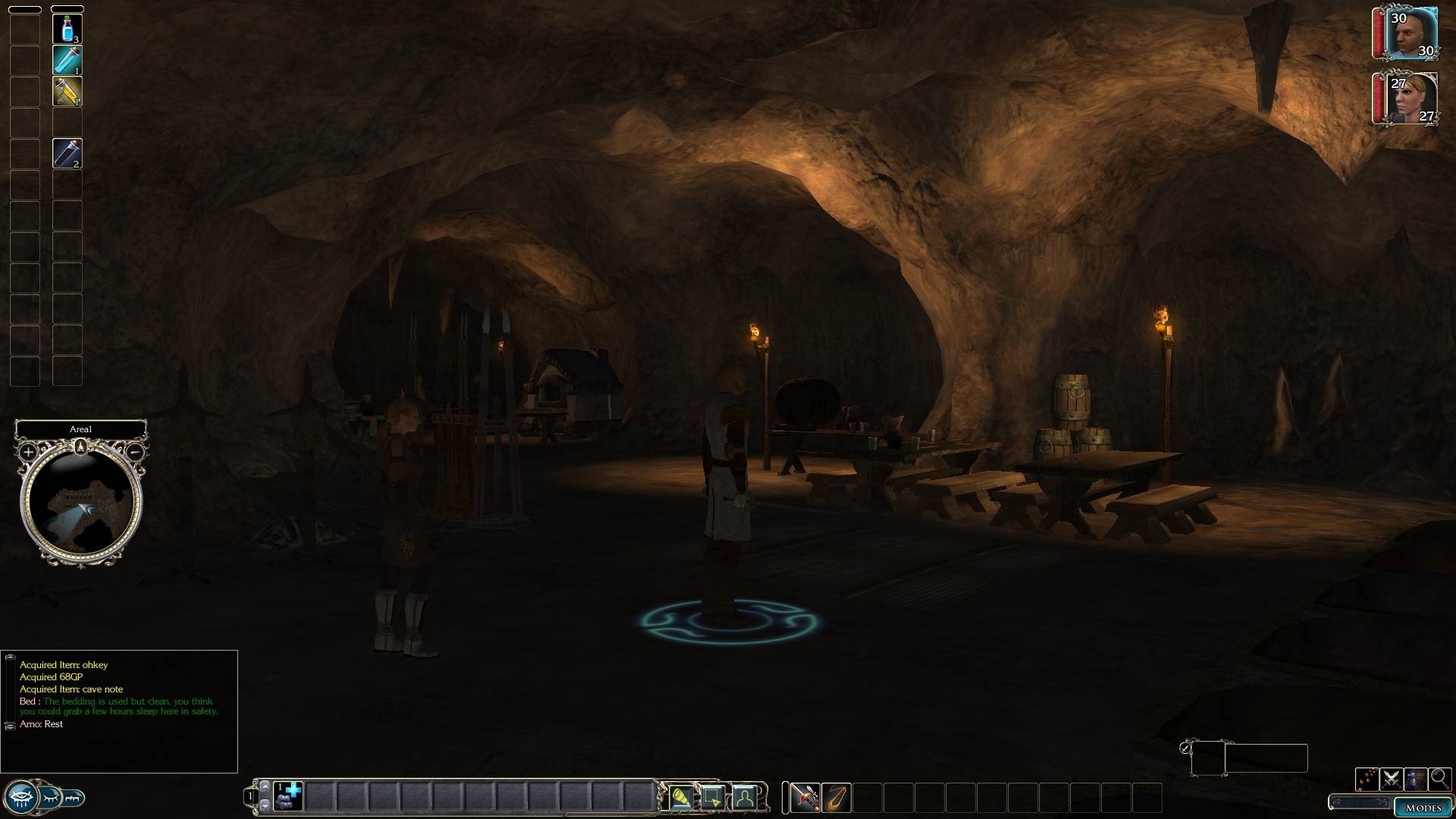1456x819 pixels.
Task: Zoom out the minimap with the minus button
Action: (133, 452)
